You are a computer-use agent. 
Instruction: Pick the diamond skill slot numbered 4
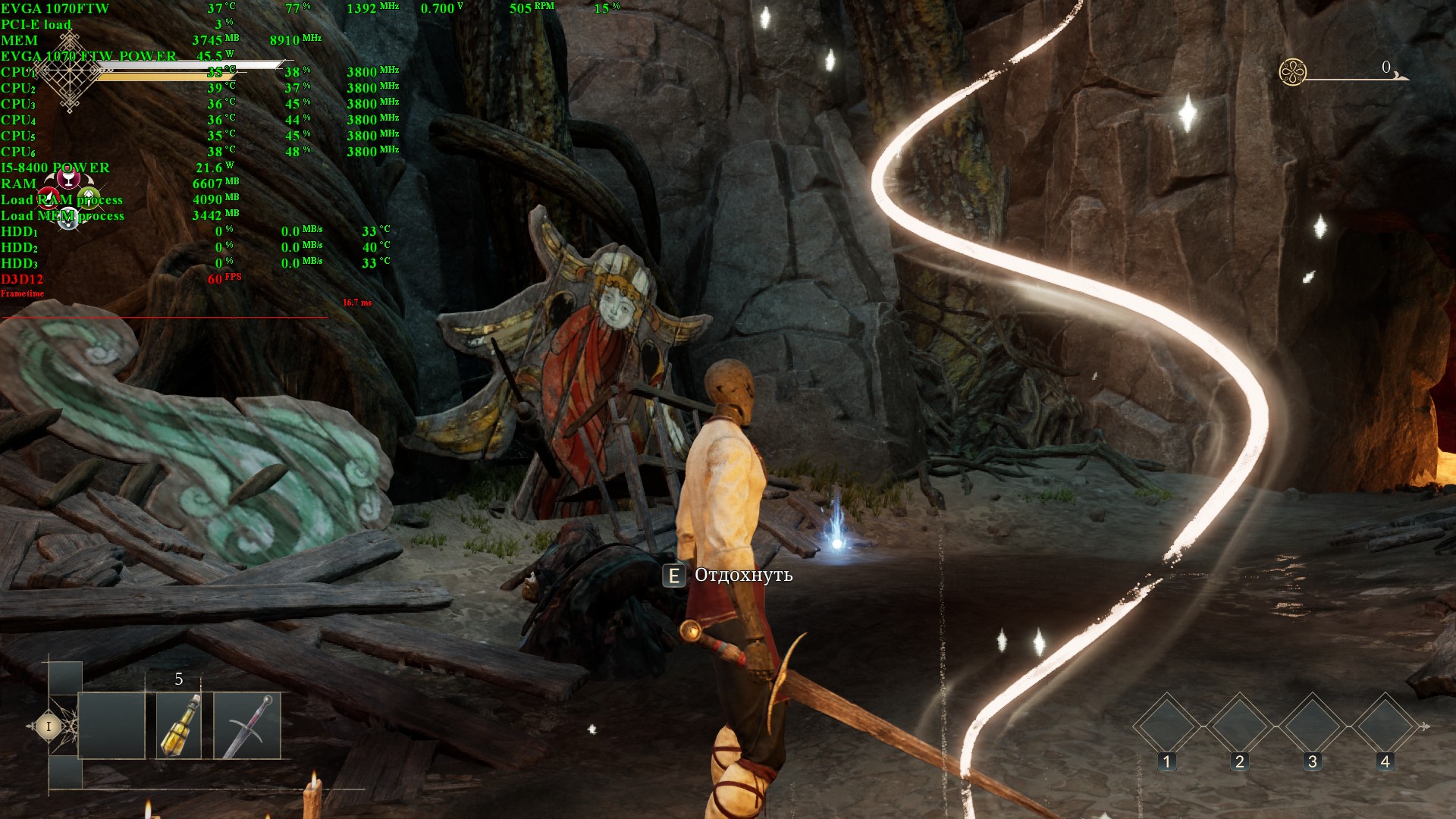[x=1385, y=726]
